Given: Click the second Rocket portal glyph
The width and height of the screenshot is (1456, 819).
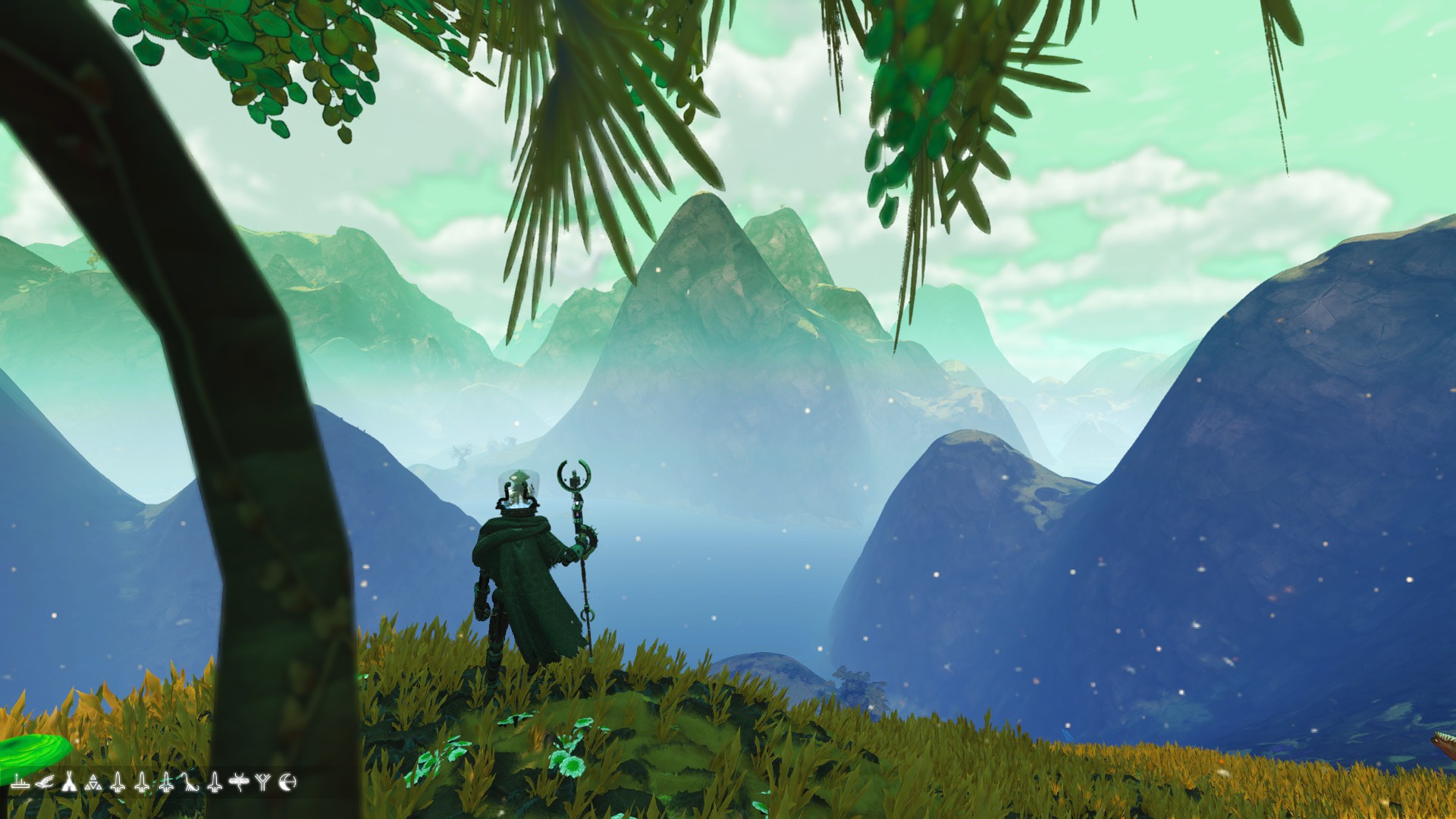Looking at the screenshot, I should click(x=142, y=783).
